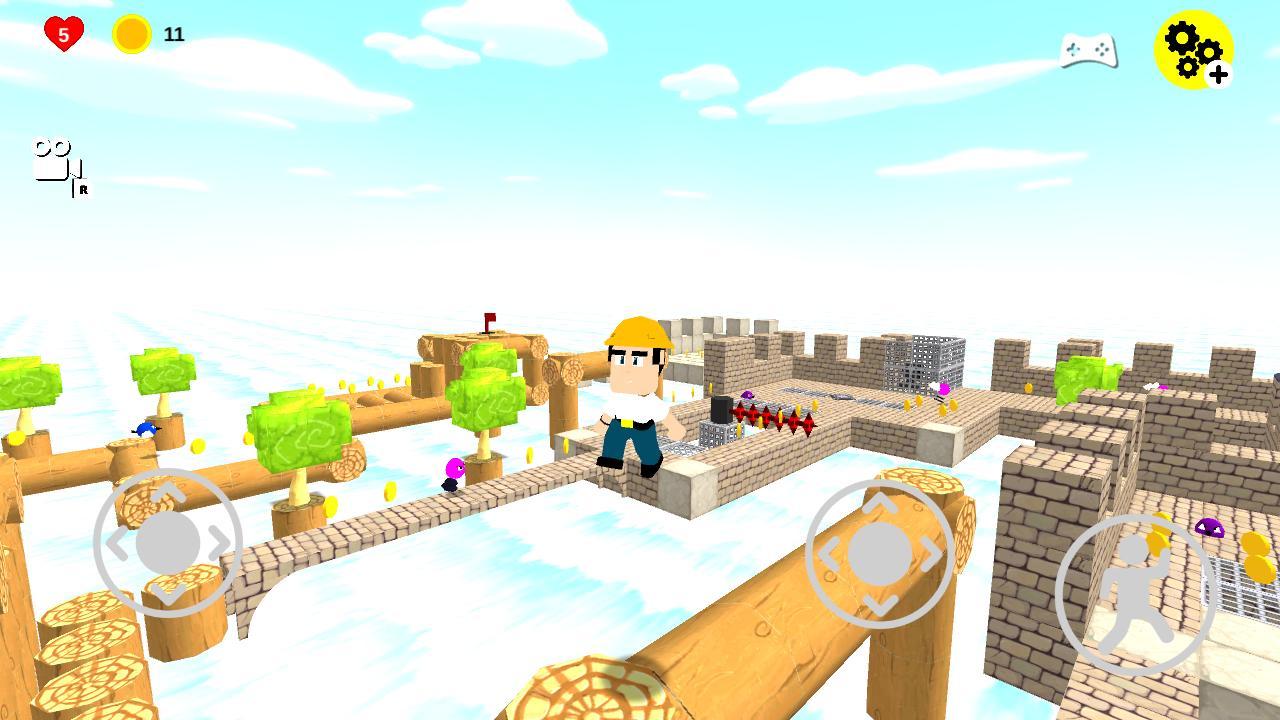
Task: Select the player character wearing the yellow helmet
Action: click(634, 395)
